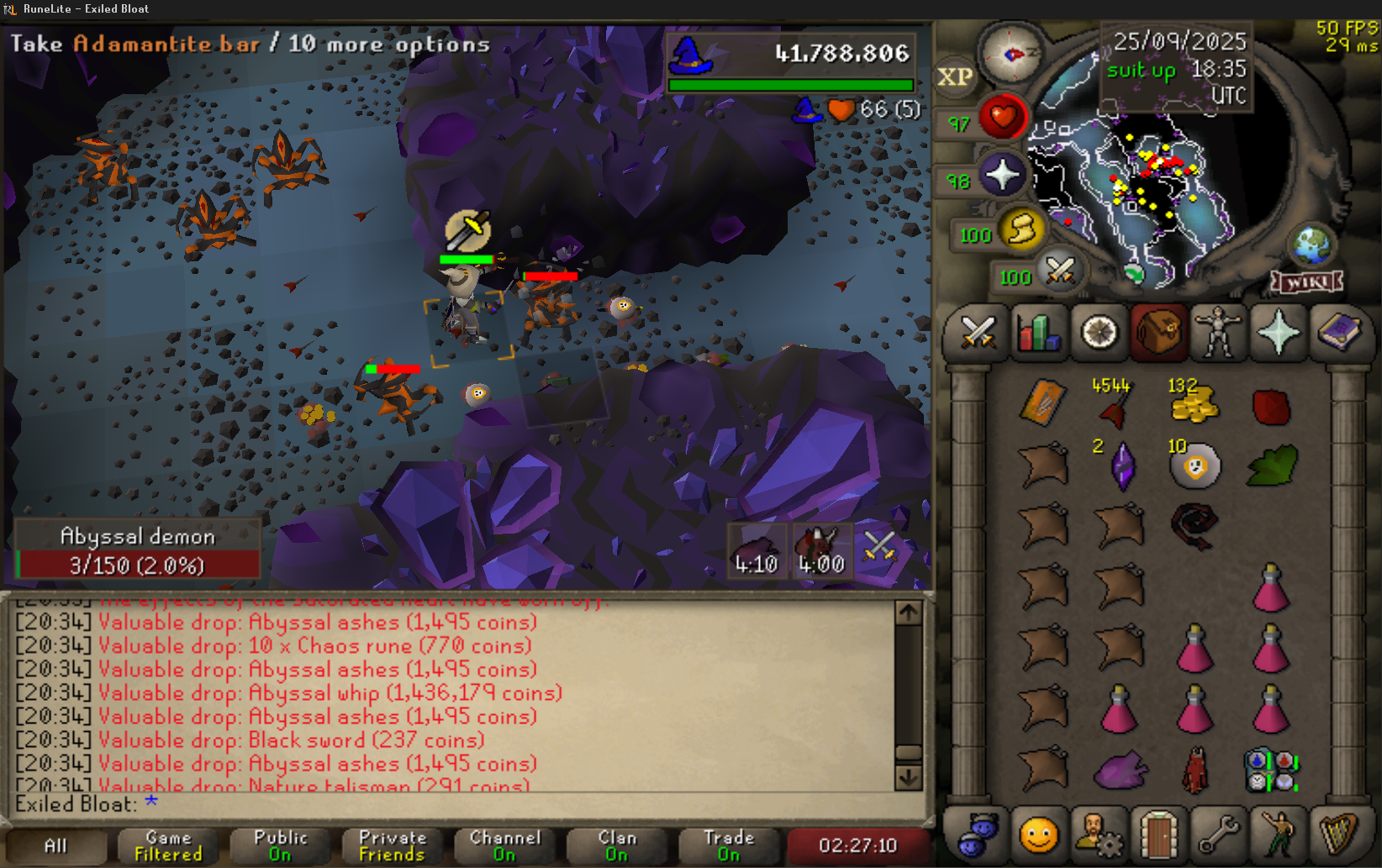Open the Prayer tab
The height and width of the screenshot is (868, 1382).
point(1278,333)
